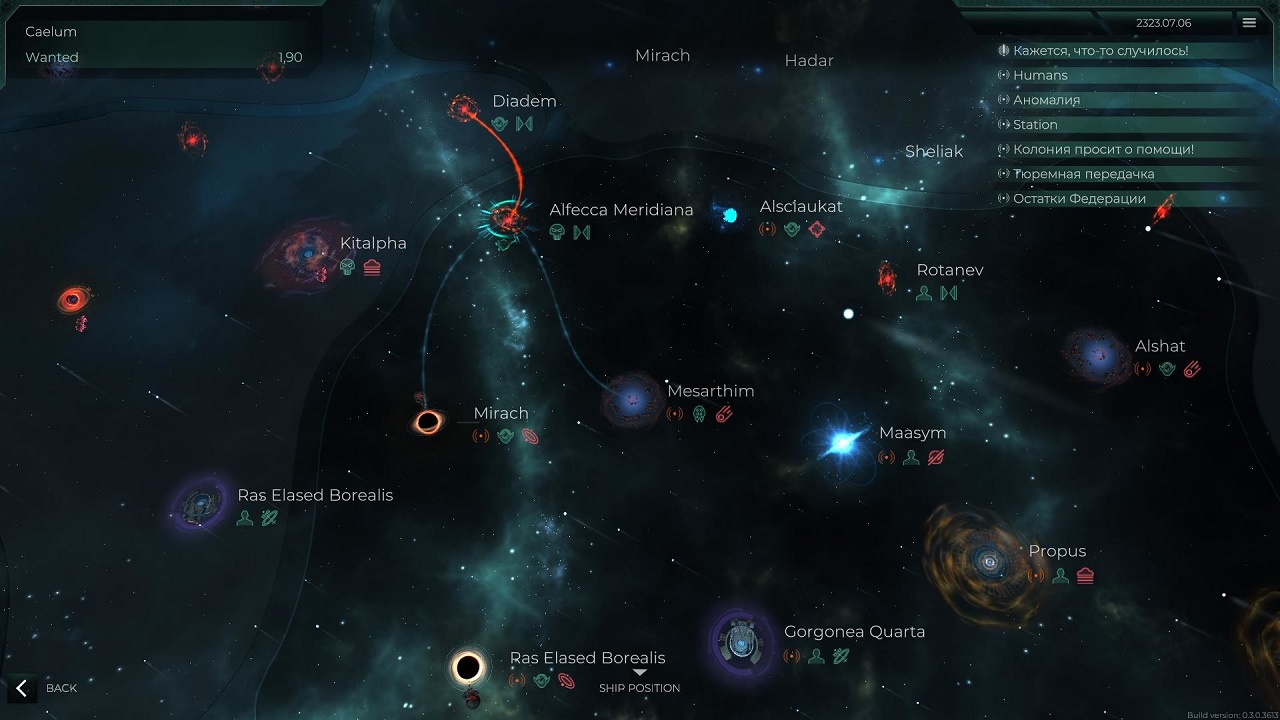
Task: Click the pirate skull icon under Alfecca Meridiana
Action: [556, 232]
